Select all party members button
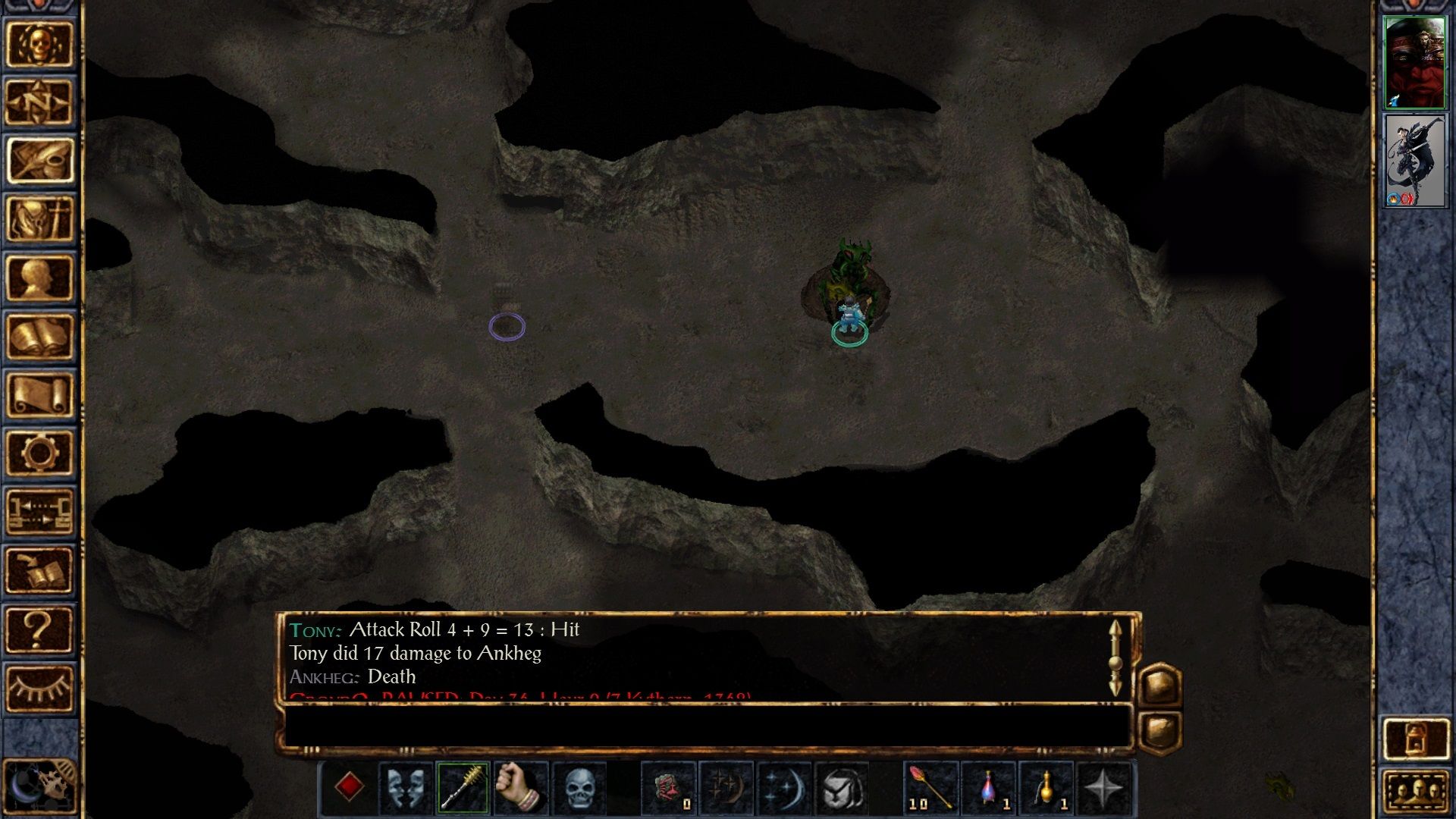 tap(1415, 792)
